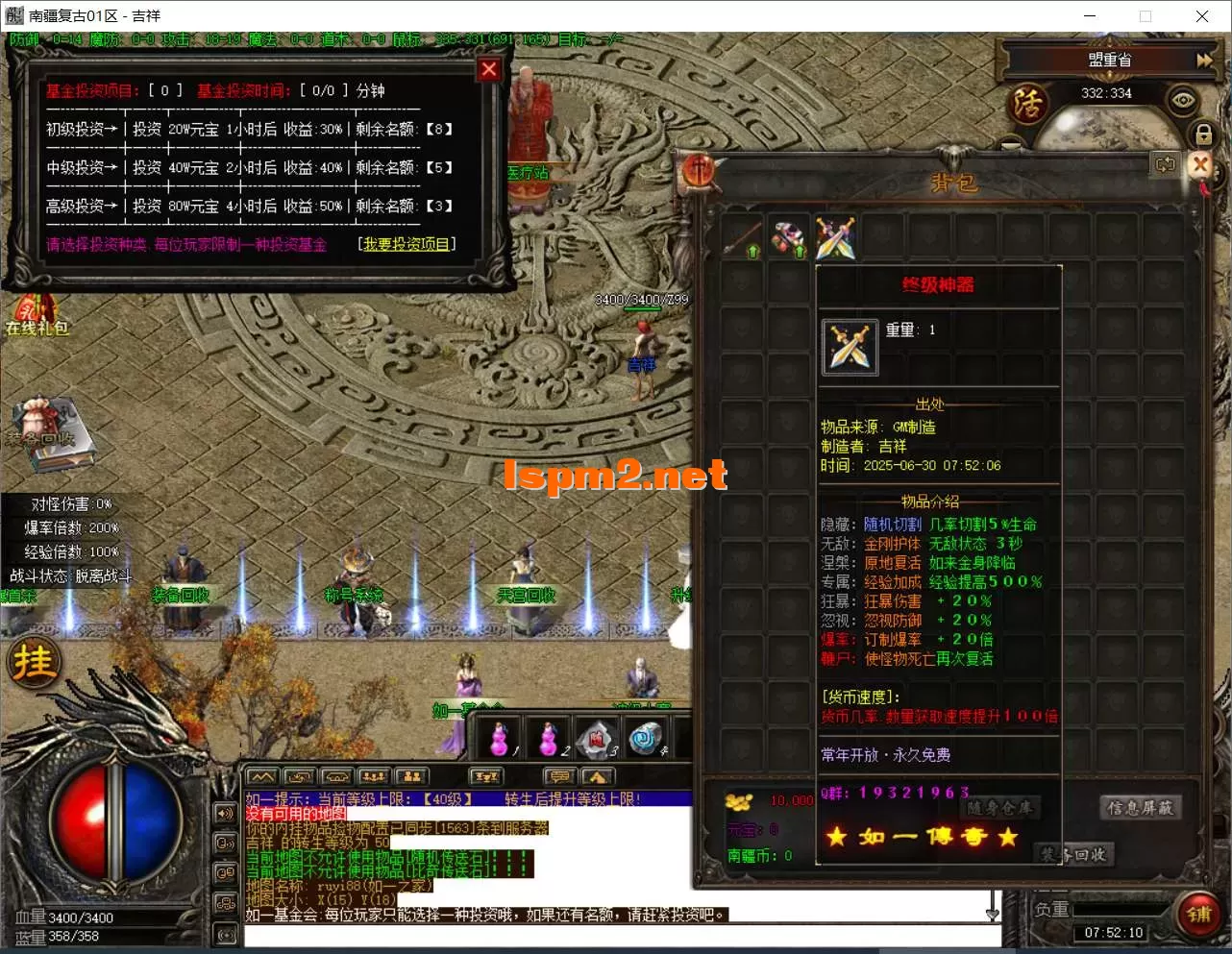Maximize the game window
Screen dimensions: 1232x954
click(x=1146, y=15)
